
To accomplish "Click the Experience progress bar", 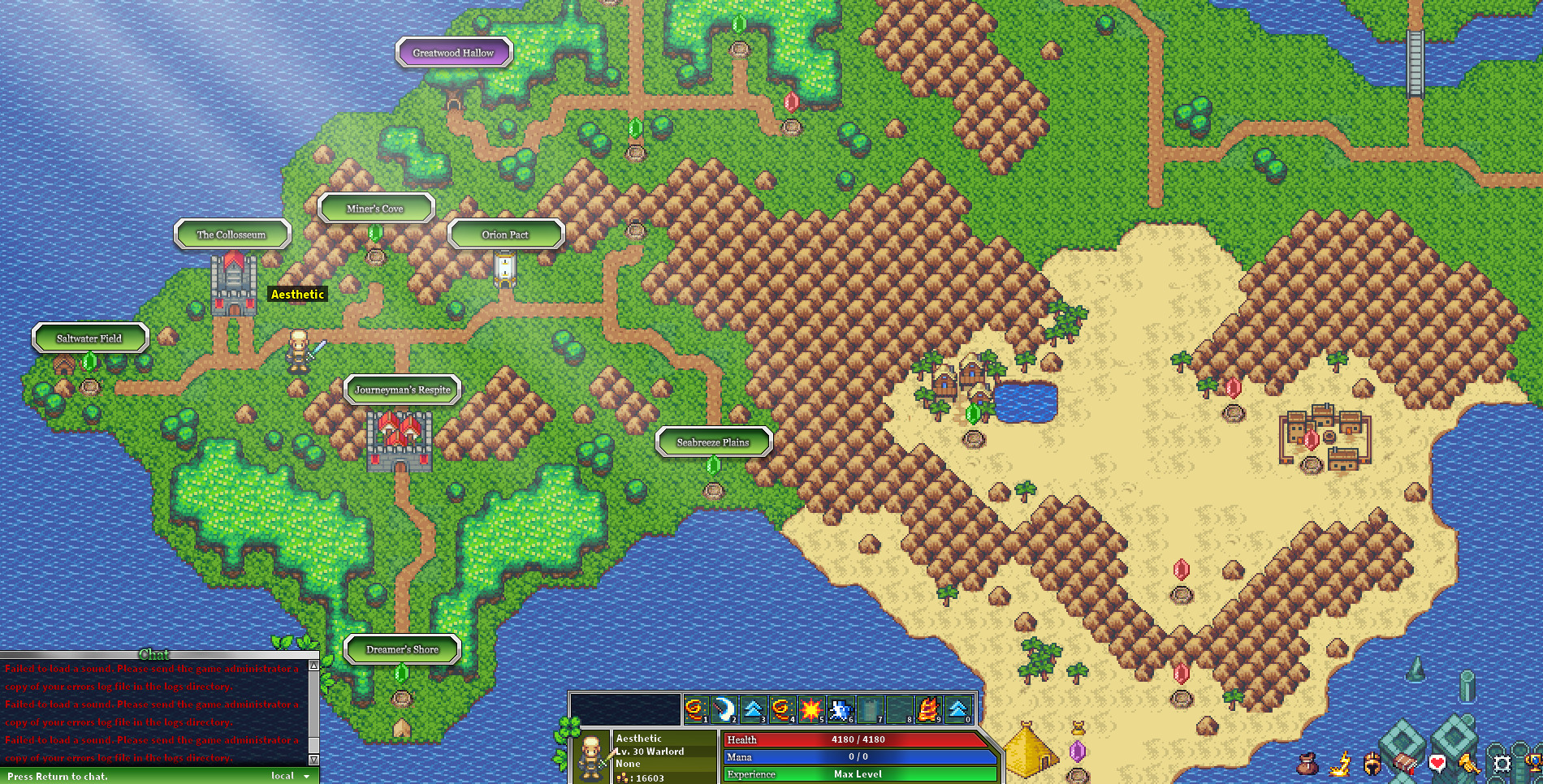I will (857, 774).
